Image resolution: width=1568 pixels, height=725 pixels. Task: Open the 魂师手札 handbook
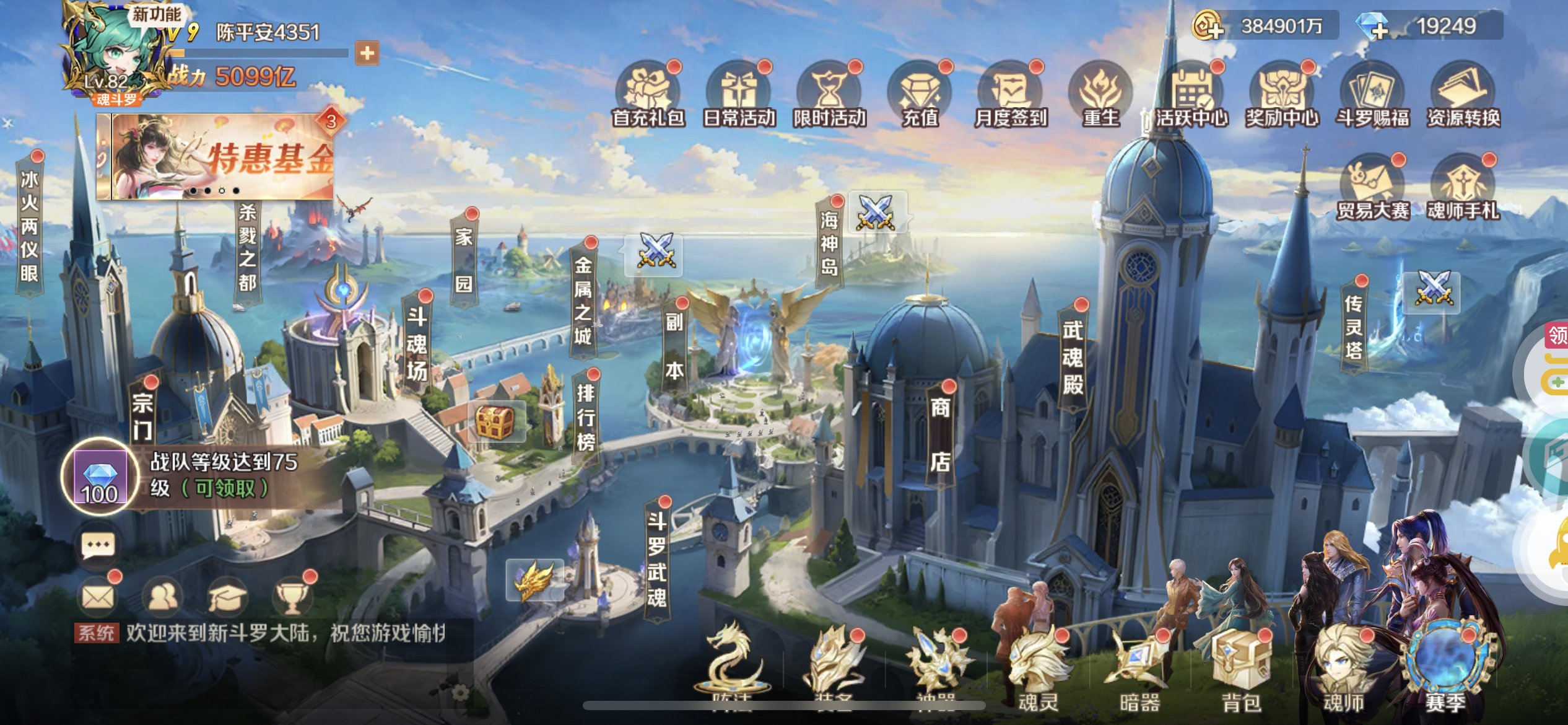(x=1463, y=187)
